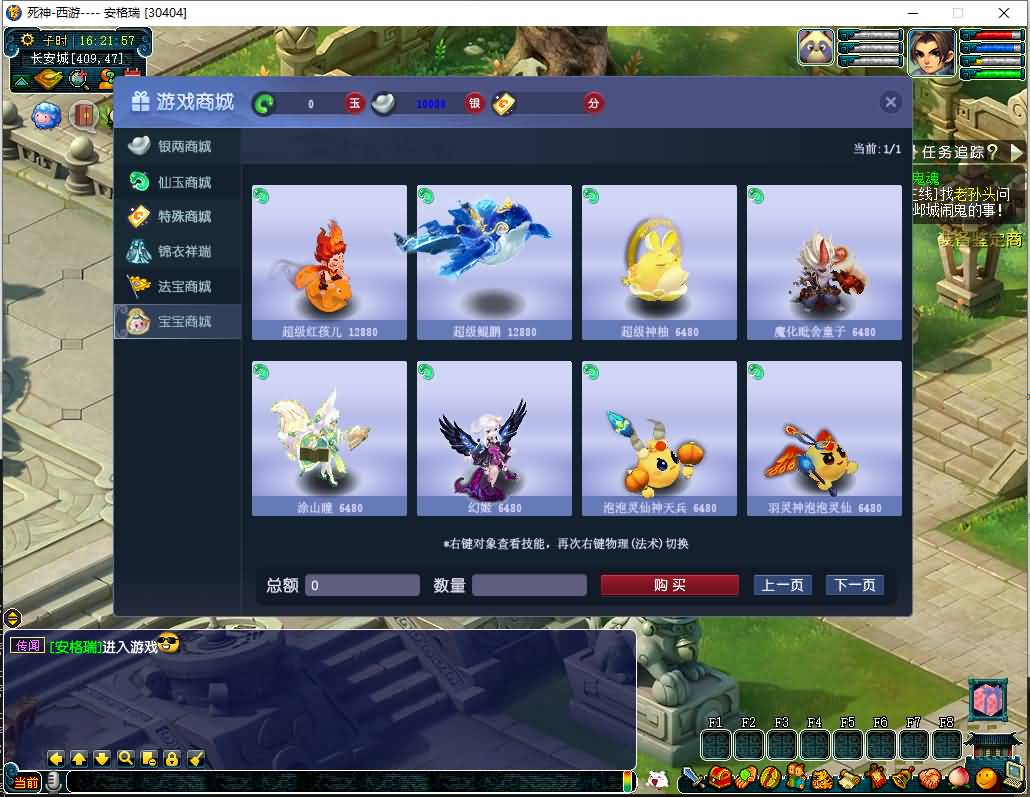
Task: Close the game window from title bar
Action: click(x=1004, y=13)
